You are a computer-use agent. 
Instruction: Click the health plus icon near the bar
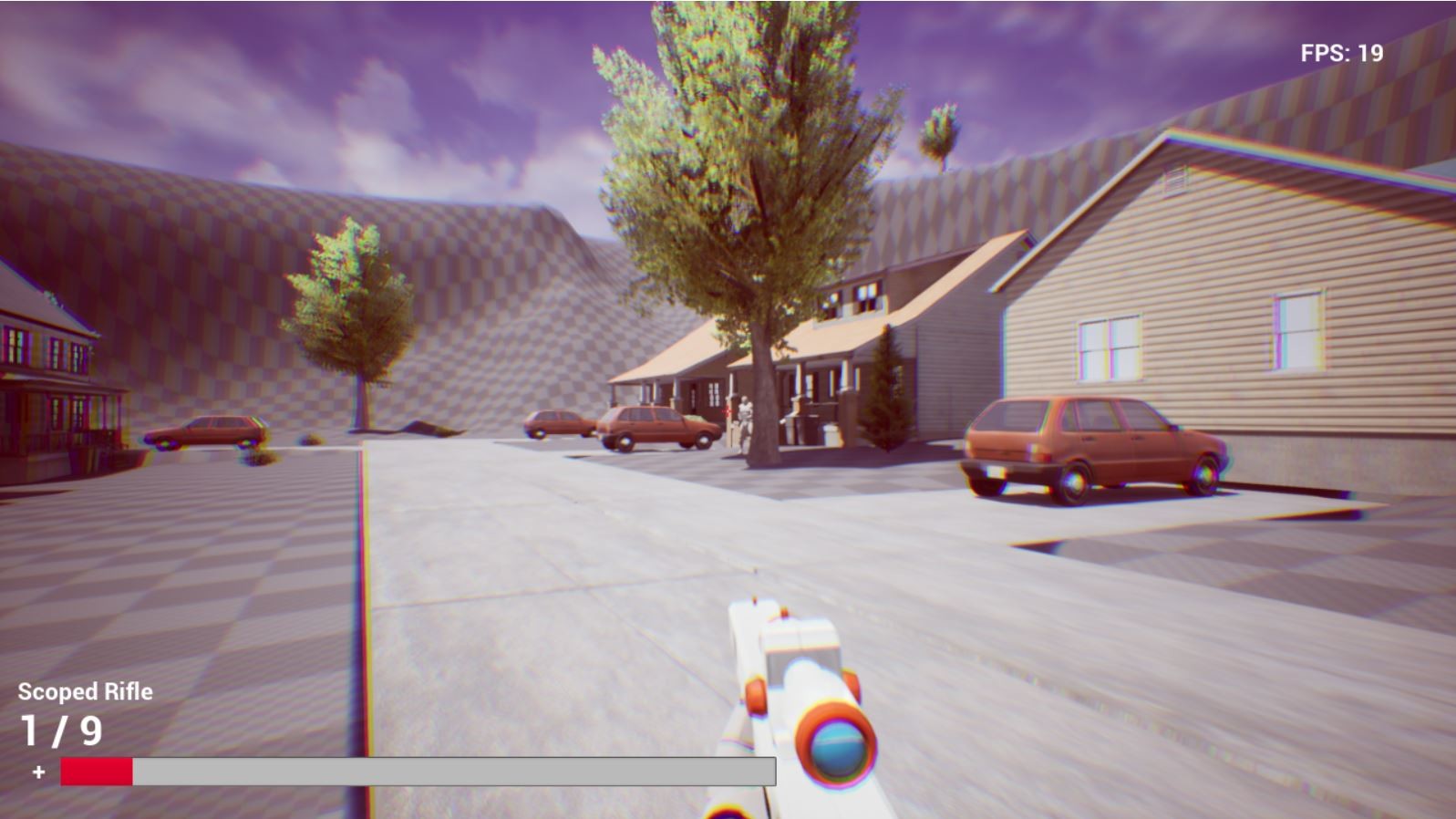(37, 769)
